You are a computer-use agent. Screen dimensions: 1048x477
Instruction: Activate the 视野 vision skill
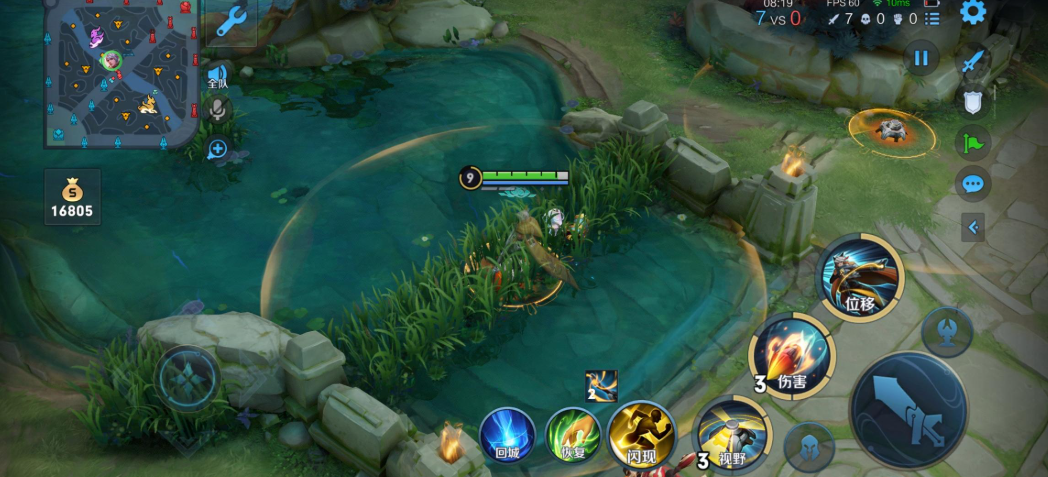point(732,433)
